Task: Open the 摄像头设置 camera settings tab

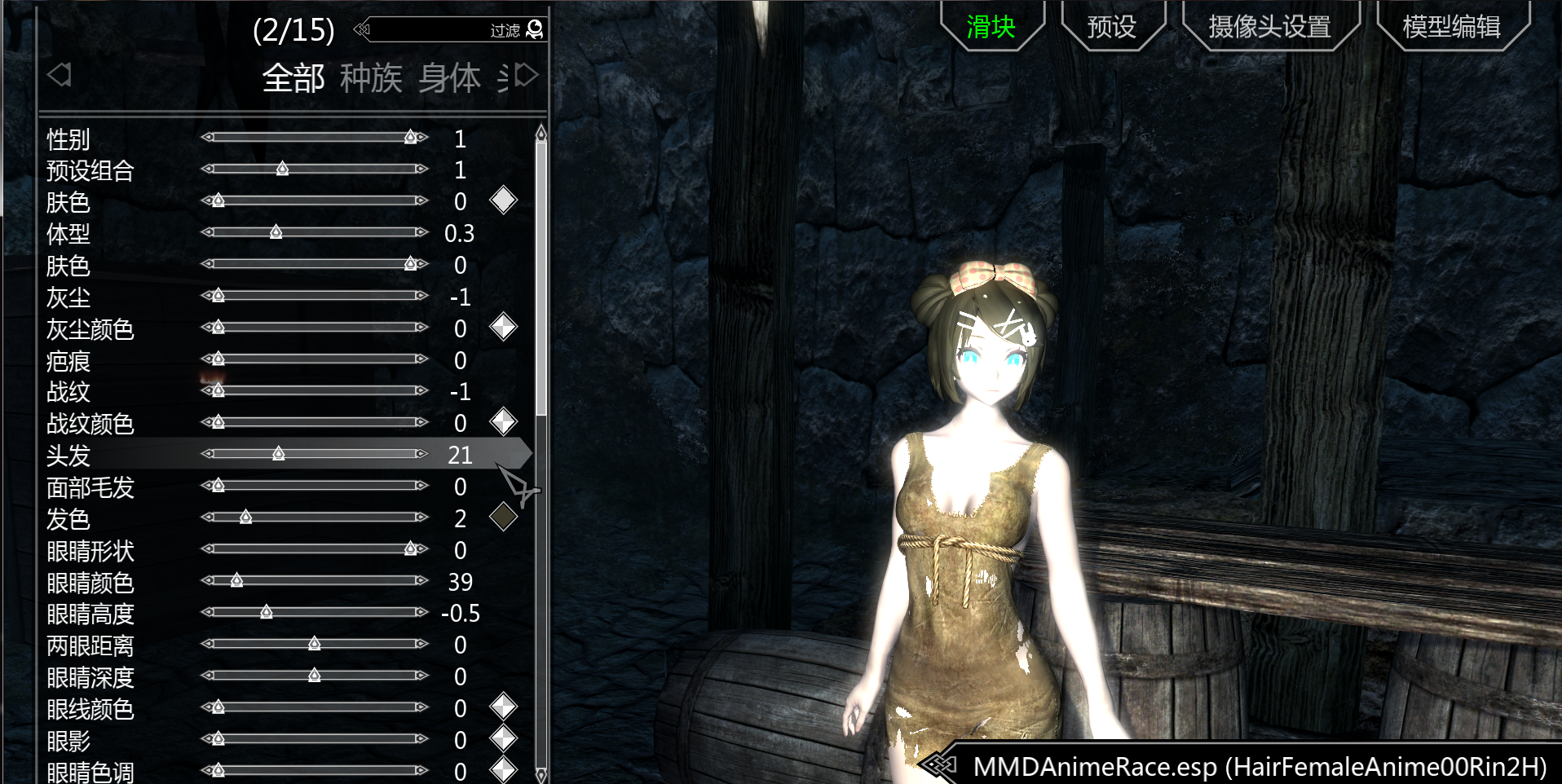Action: (x=1269, y=27)
